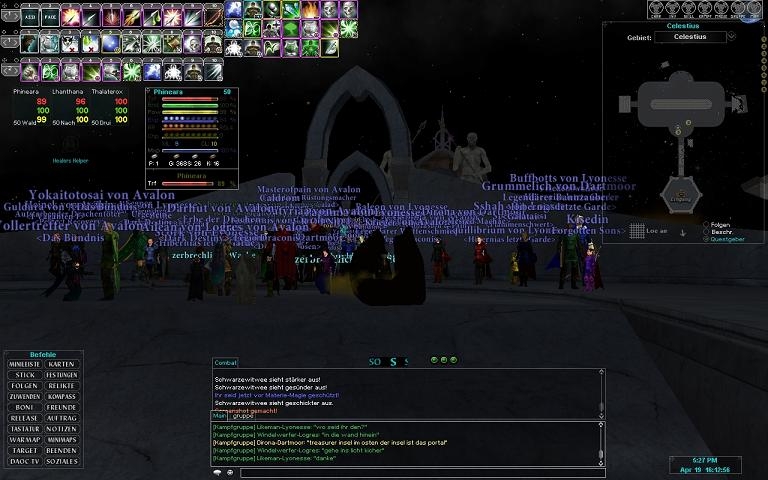768x480 pixels.
Task: Open the Notizen button
Action: 61,429
